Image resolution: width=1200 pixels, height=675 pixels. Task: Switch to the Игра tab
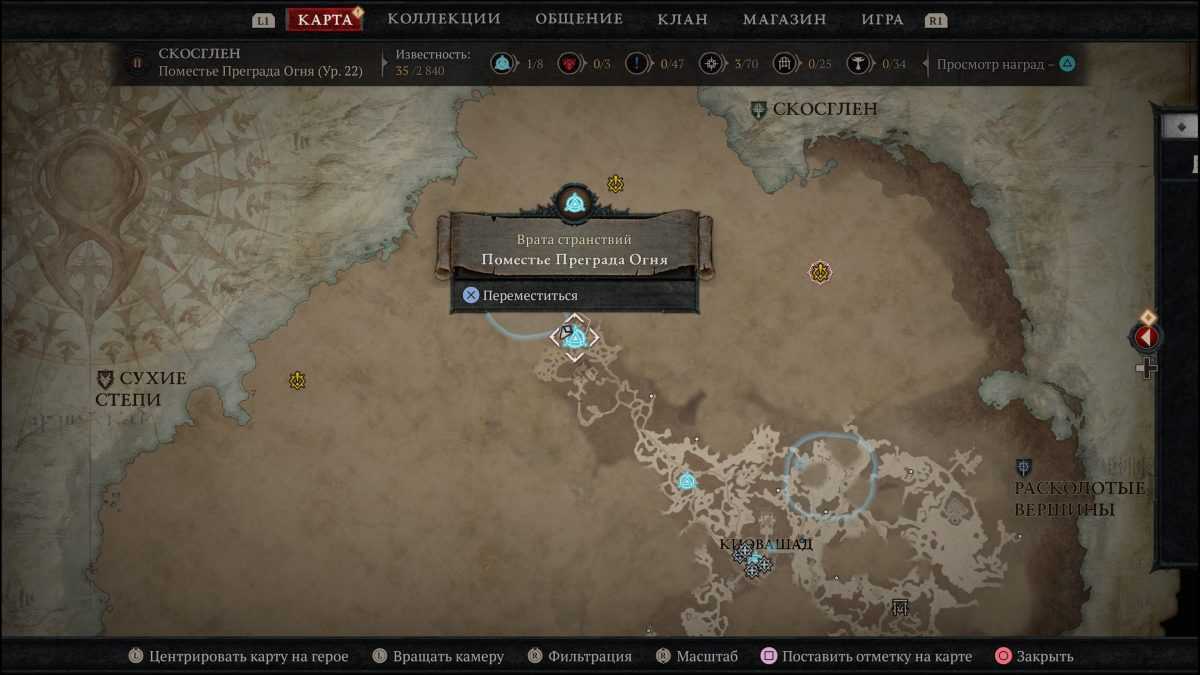tap(882, 19)
